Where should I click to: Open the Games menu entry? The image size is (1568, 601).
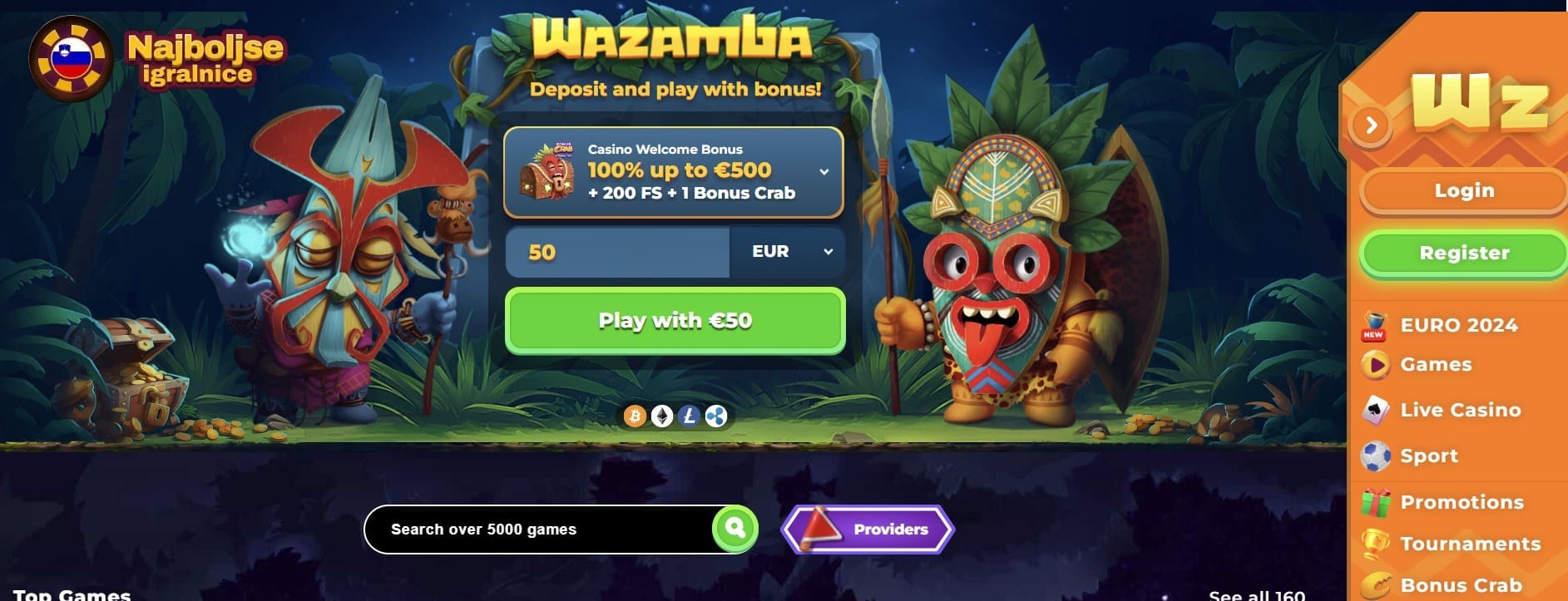point(1436,364)
